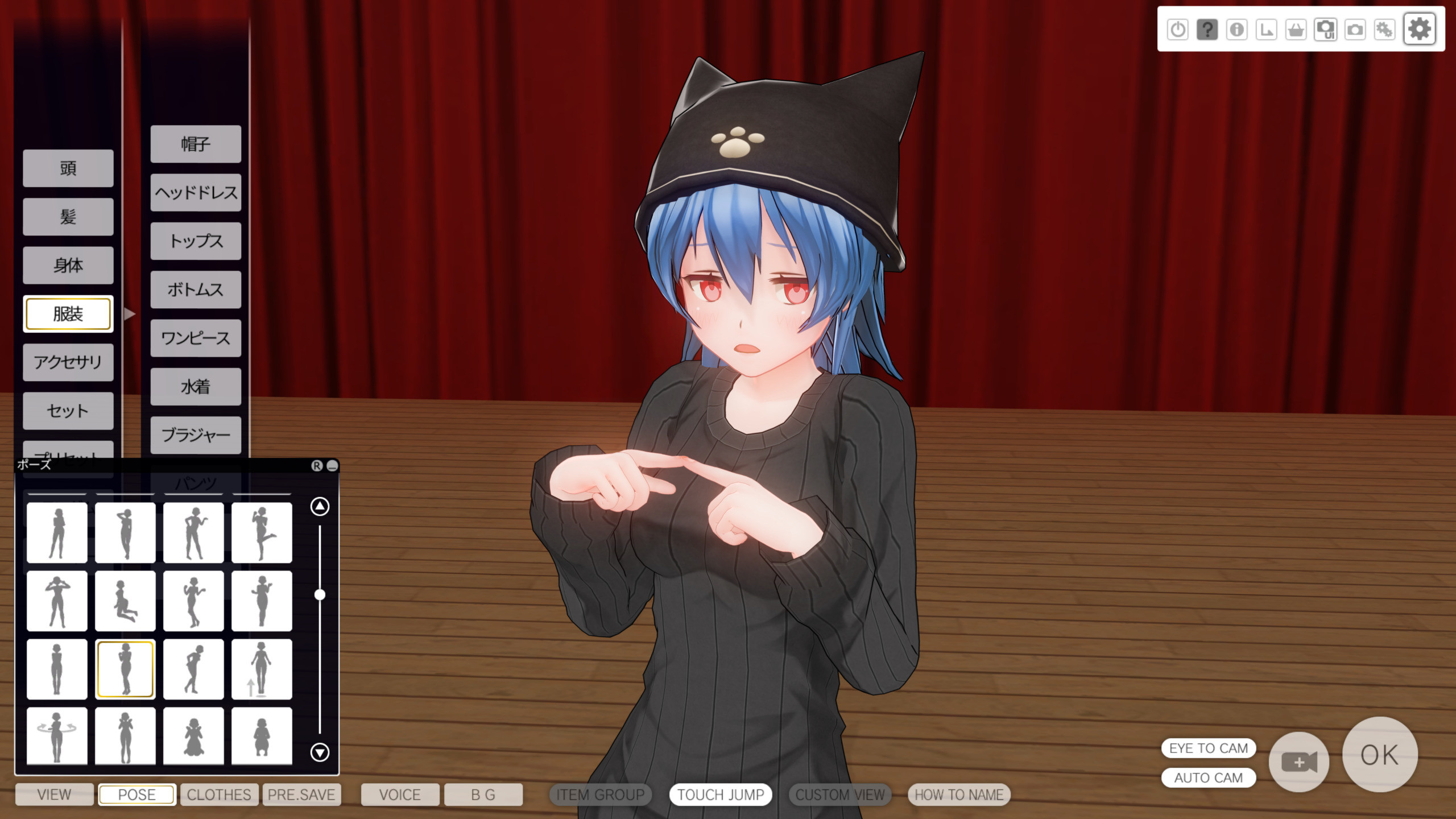Select the 帽子 hat category

[x=196, y=144]
